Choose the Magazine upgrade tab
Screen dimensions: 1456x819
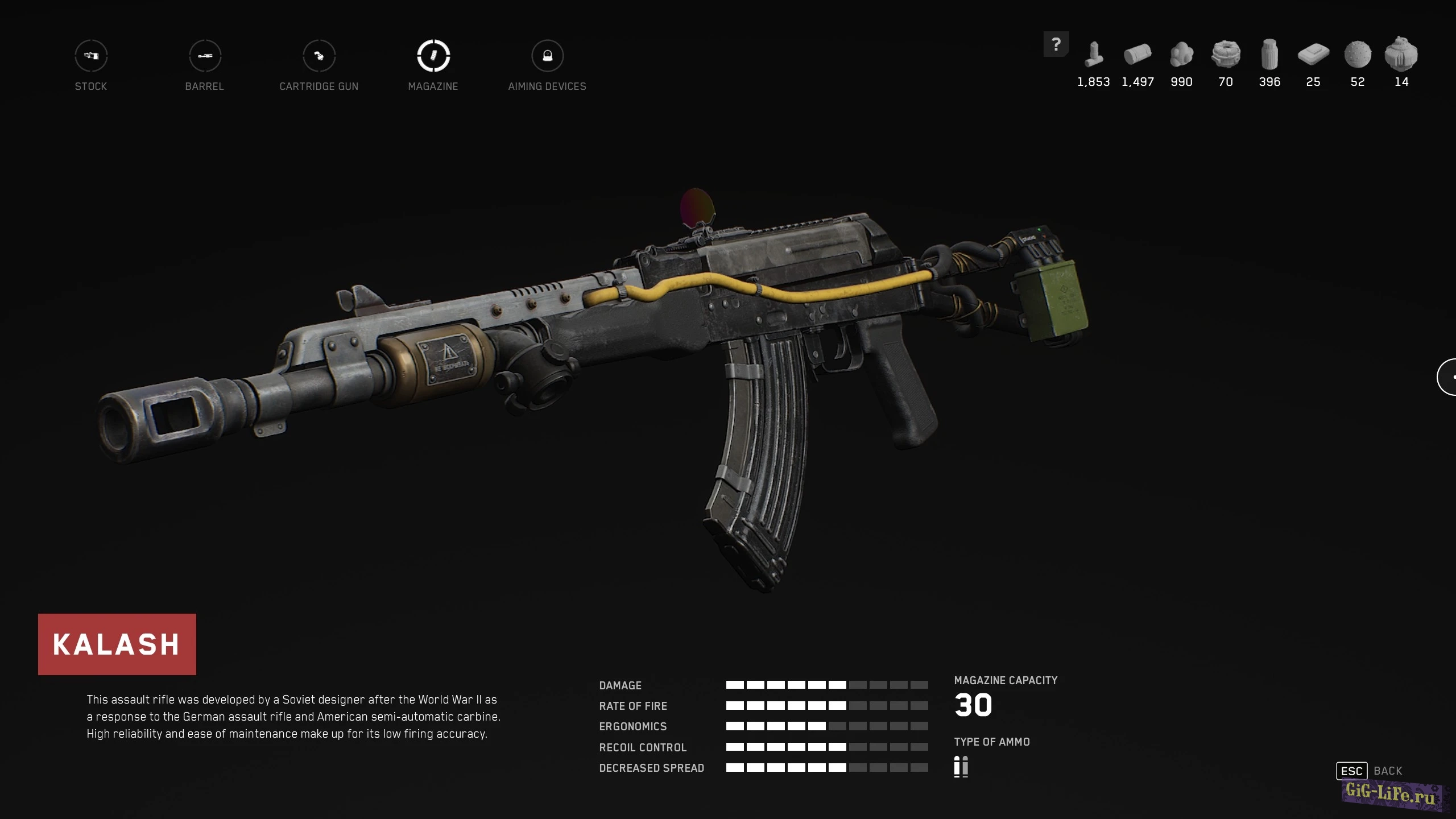pos(433,56)
